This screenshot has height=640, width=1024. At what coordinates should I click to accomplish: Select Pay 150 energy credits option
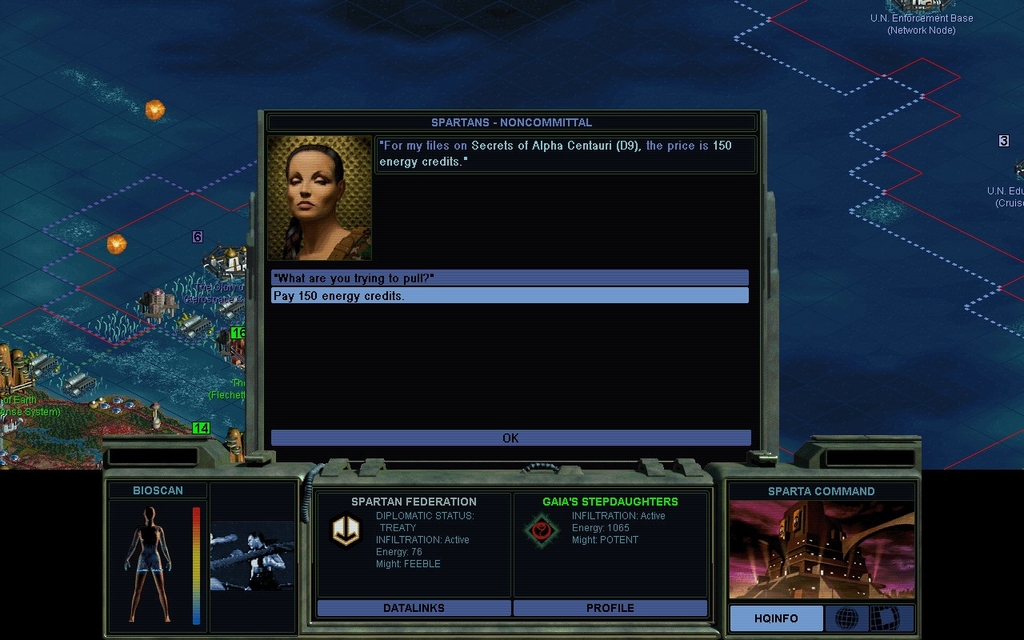tap(509, 296)
